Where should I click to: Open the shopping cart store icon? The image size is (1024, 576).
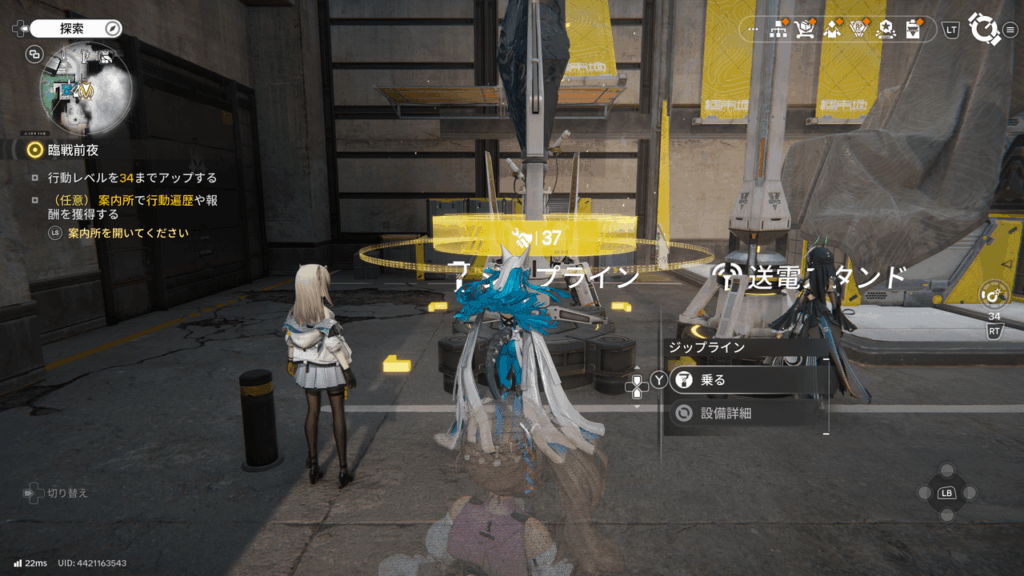pyautogui.click(x=805, y=30)
